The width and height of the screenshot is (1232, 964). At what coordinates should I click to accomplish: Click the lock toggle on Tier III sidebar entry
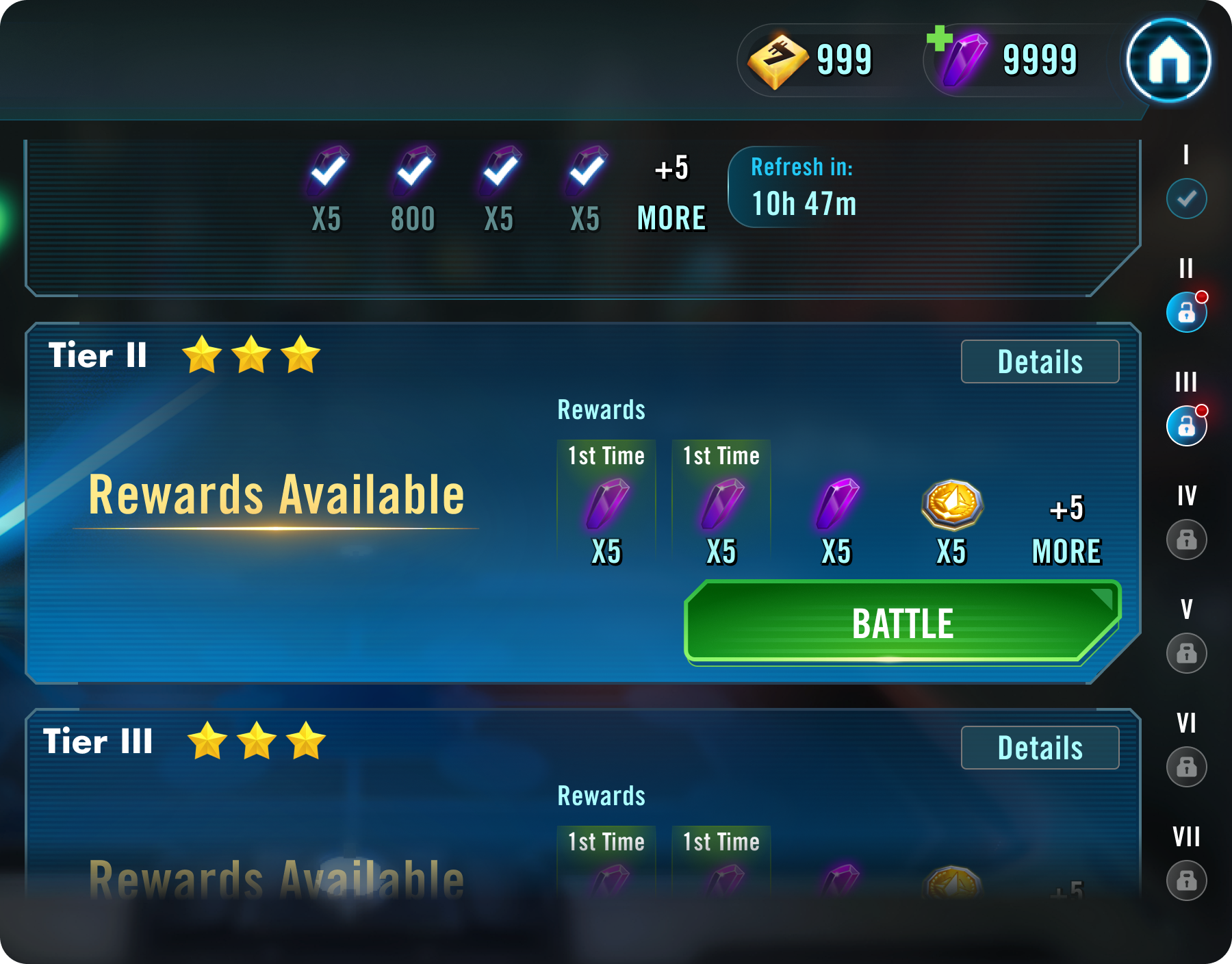point(1186,425)
